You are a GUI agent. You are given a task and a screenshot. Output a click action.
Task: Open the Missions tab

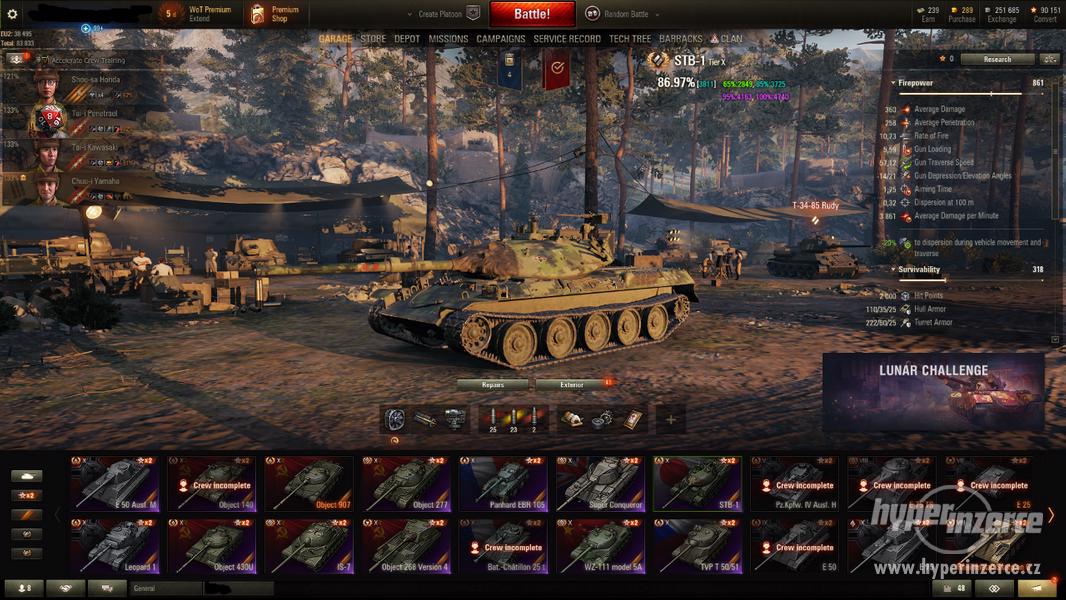pos(448,39)
